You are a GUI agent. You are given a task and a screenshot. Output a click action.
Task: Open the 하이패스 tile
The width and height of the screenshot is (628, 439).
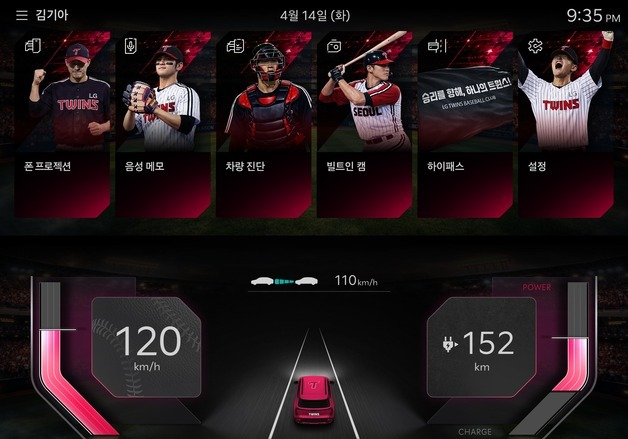464,125
